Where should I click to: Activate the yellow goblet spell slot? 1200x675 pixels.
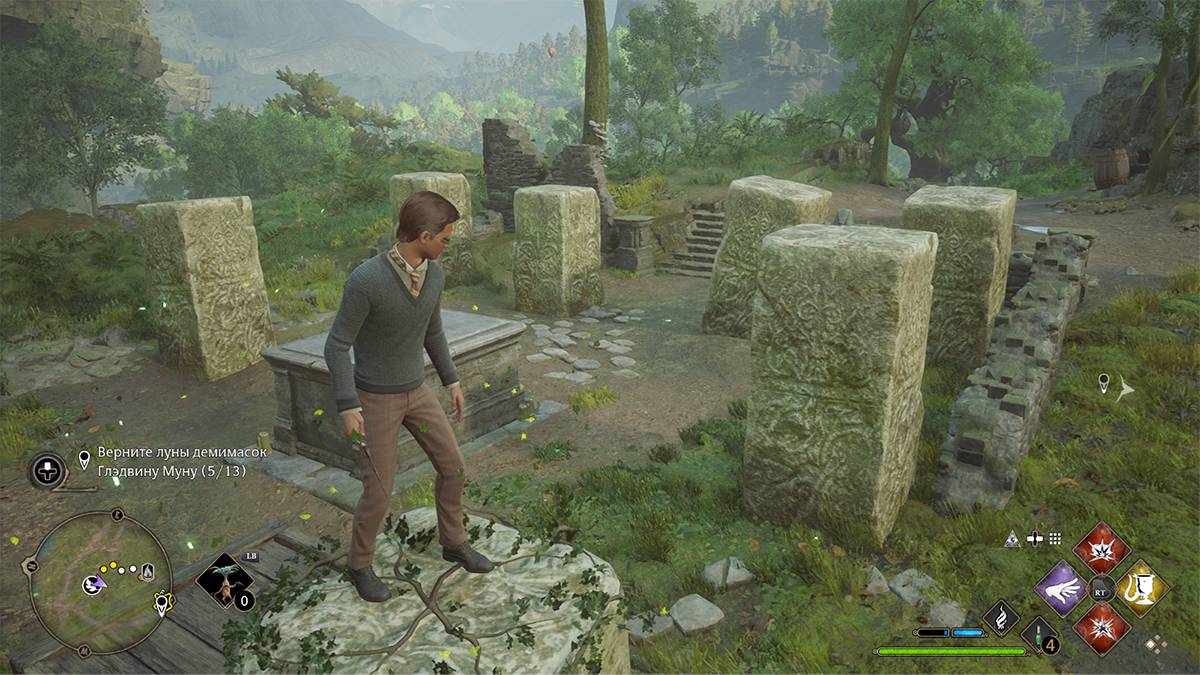(x=1142, y=588)
